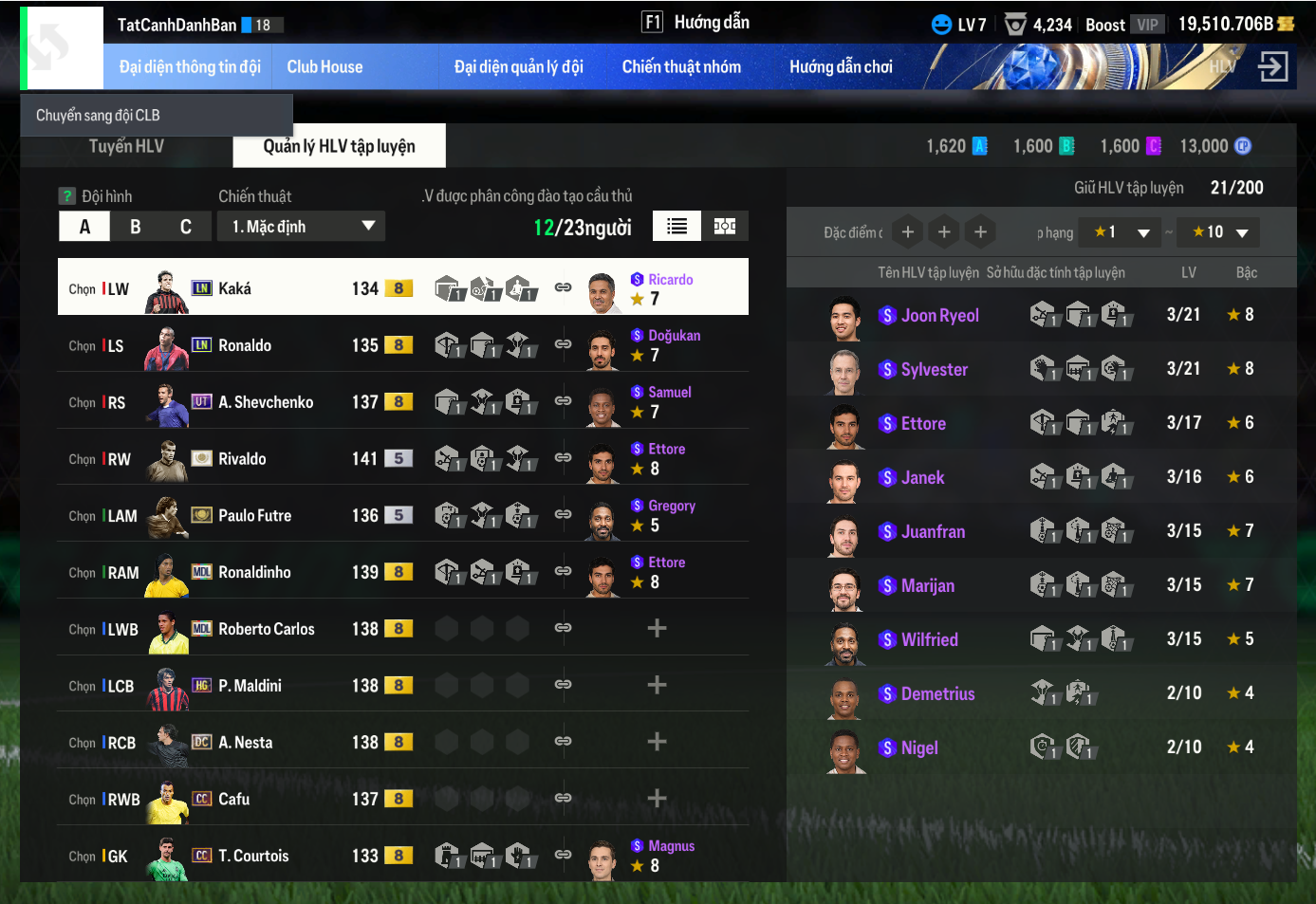This screenshot has height=904, width=1316.
Task: Switch to squad C tab
Action: pos(186,227)
